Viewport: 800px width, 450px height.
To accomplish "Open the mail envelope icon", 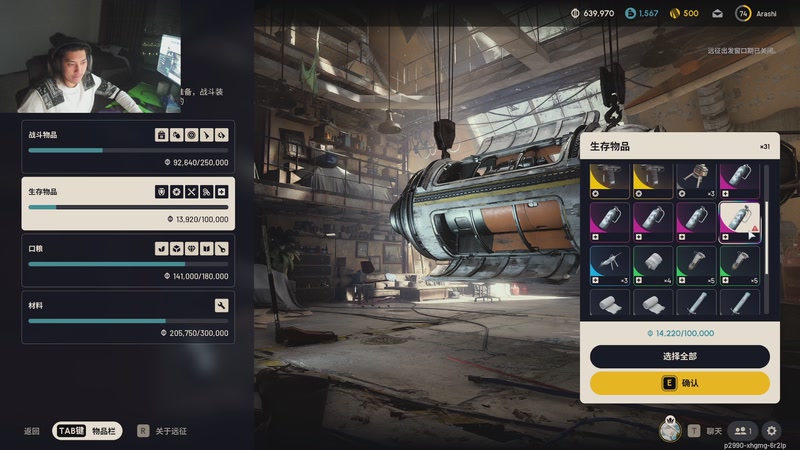I will coord(717,13).
